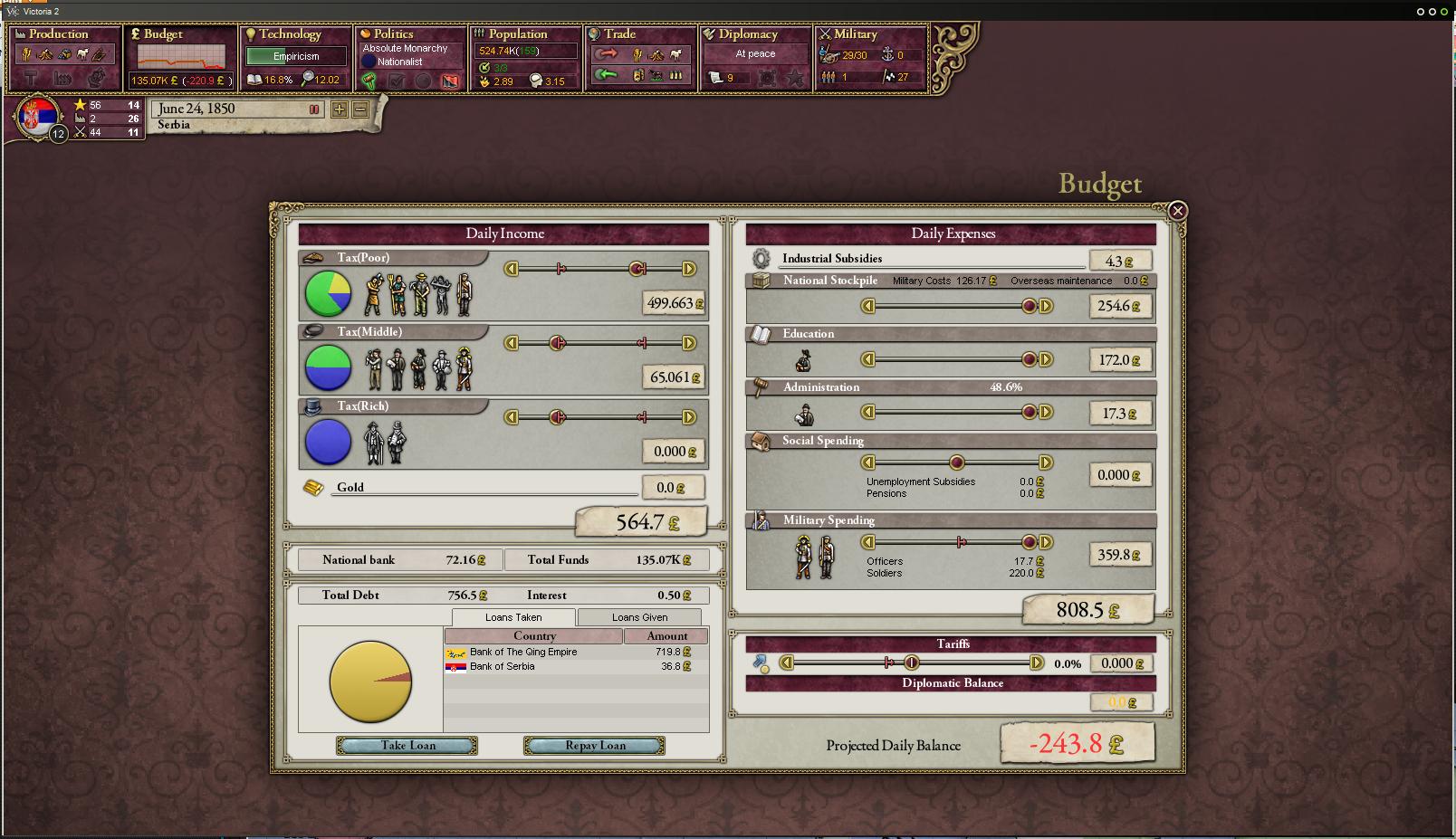This screenshot has width=1456, height=839.
Task: Switch to the Loans Given tab
Action: [x=639, y=617]
